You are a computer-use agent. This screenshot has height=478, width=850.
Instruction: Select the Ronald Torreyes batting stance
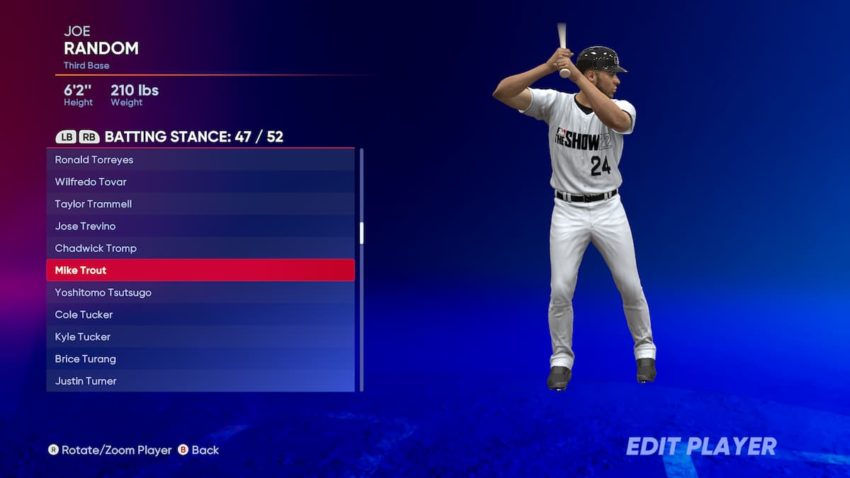point(200,160)
